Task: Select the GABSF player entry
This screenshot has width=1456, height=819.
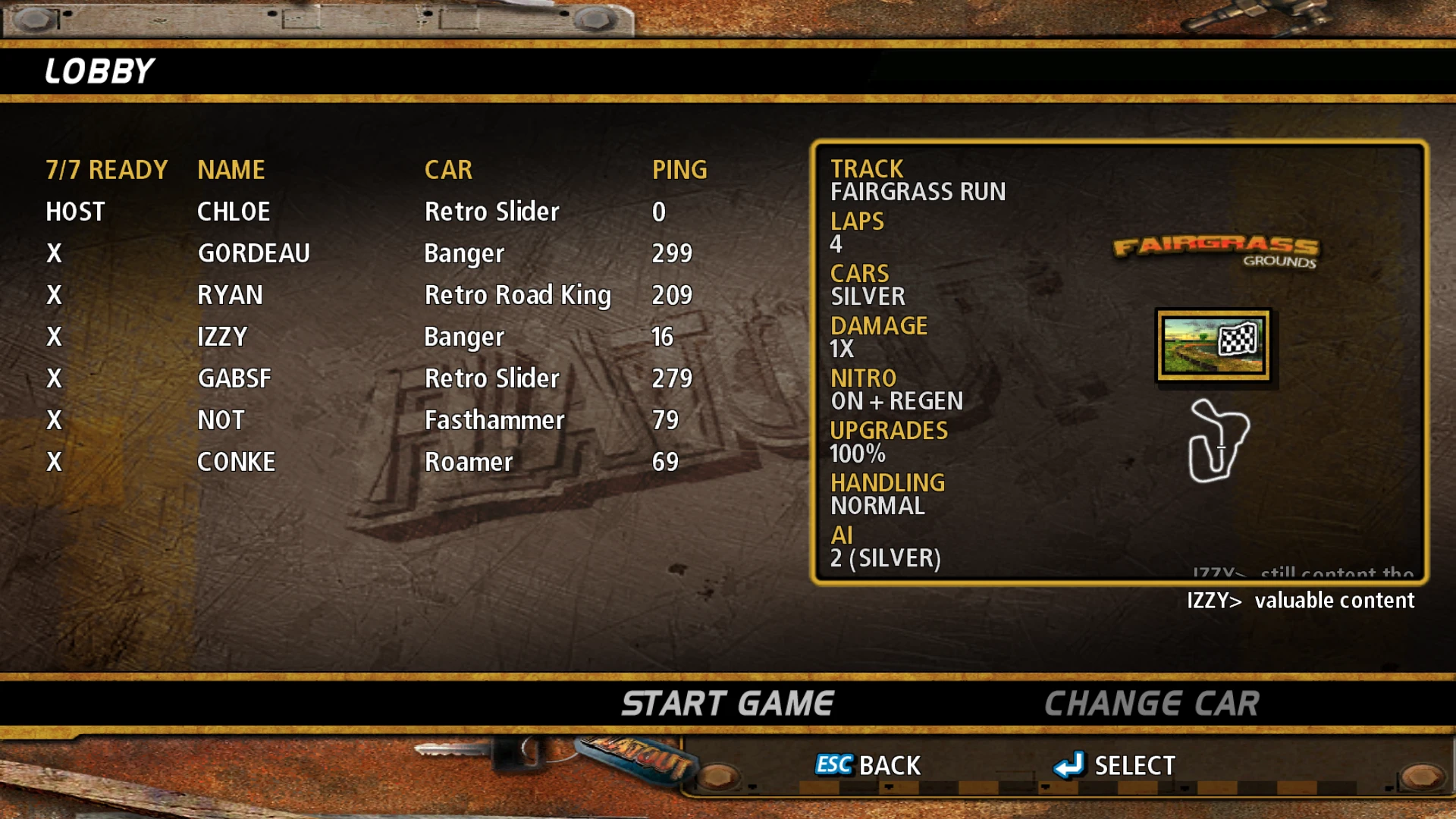Action: (x=234, y=378)
